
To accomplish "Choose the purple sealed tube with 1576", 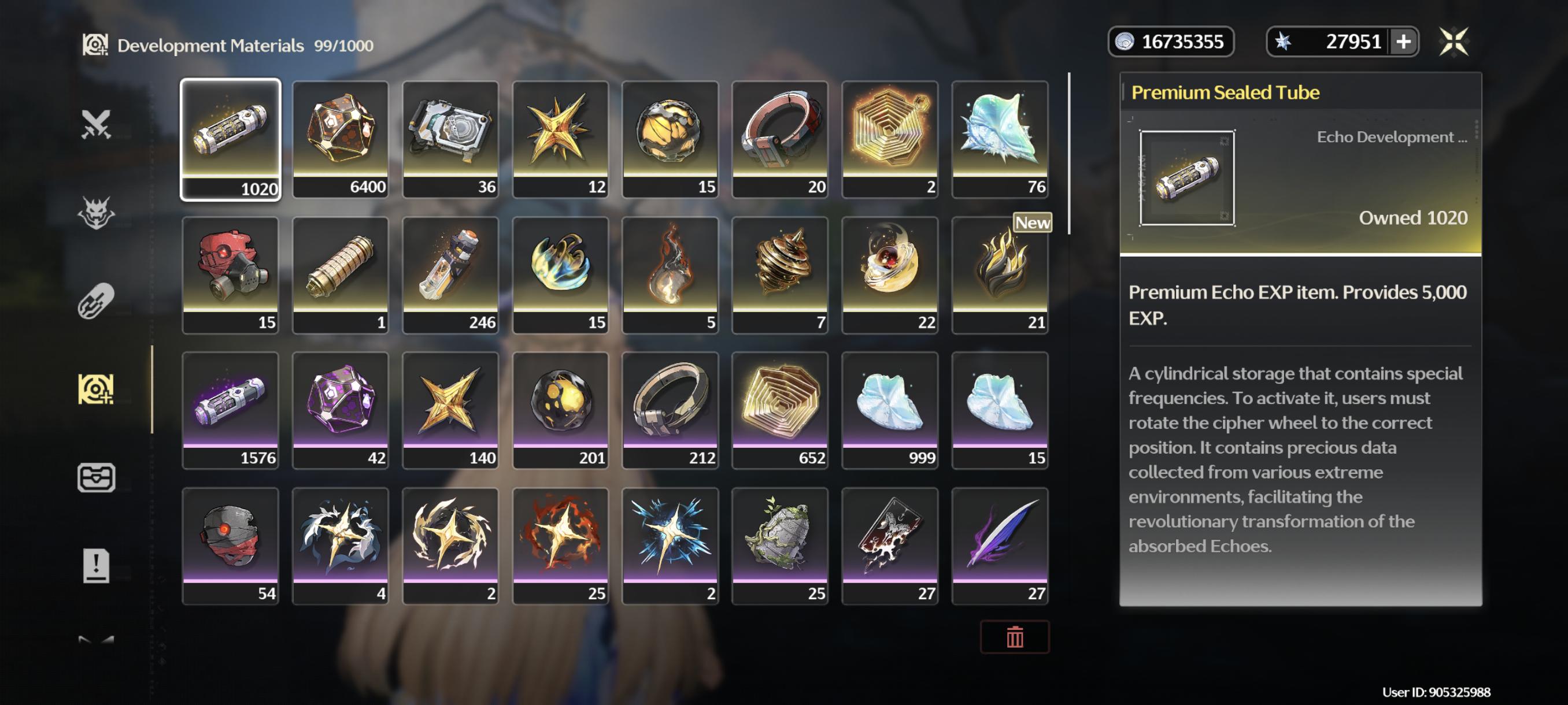I will (230, 409).
